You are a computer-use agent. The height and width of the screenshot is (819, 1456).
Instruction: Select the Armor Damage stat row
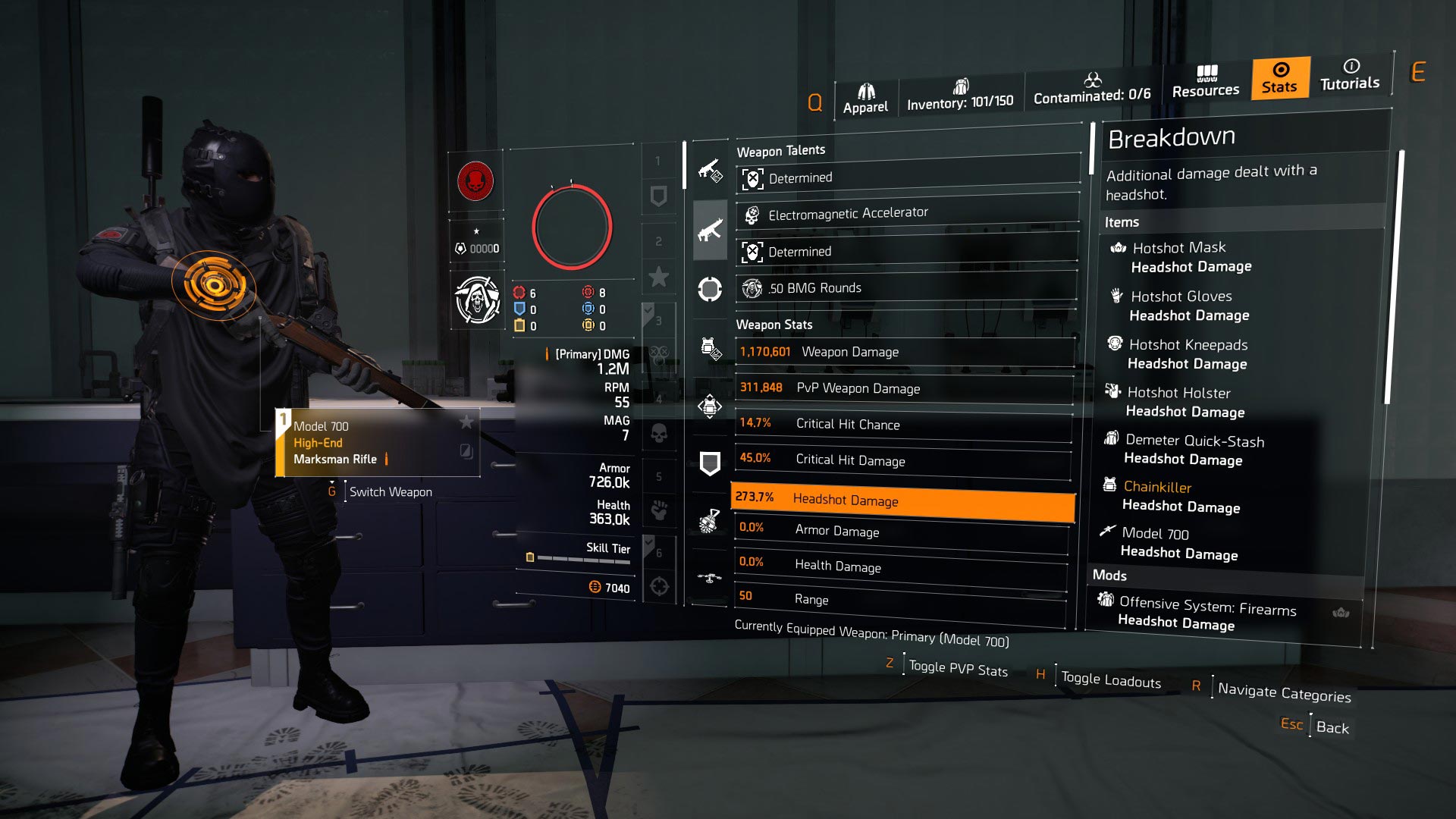coord(901,531)
